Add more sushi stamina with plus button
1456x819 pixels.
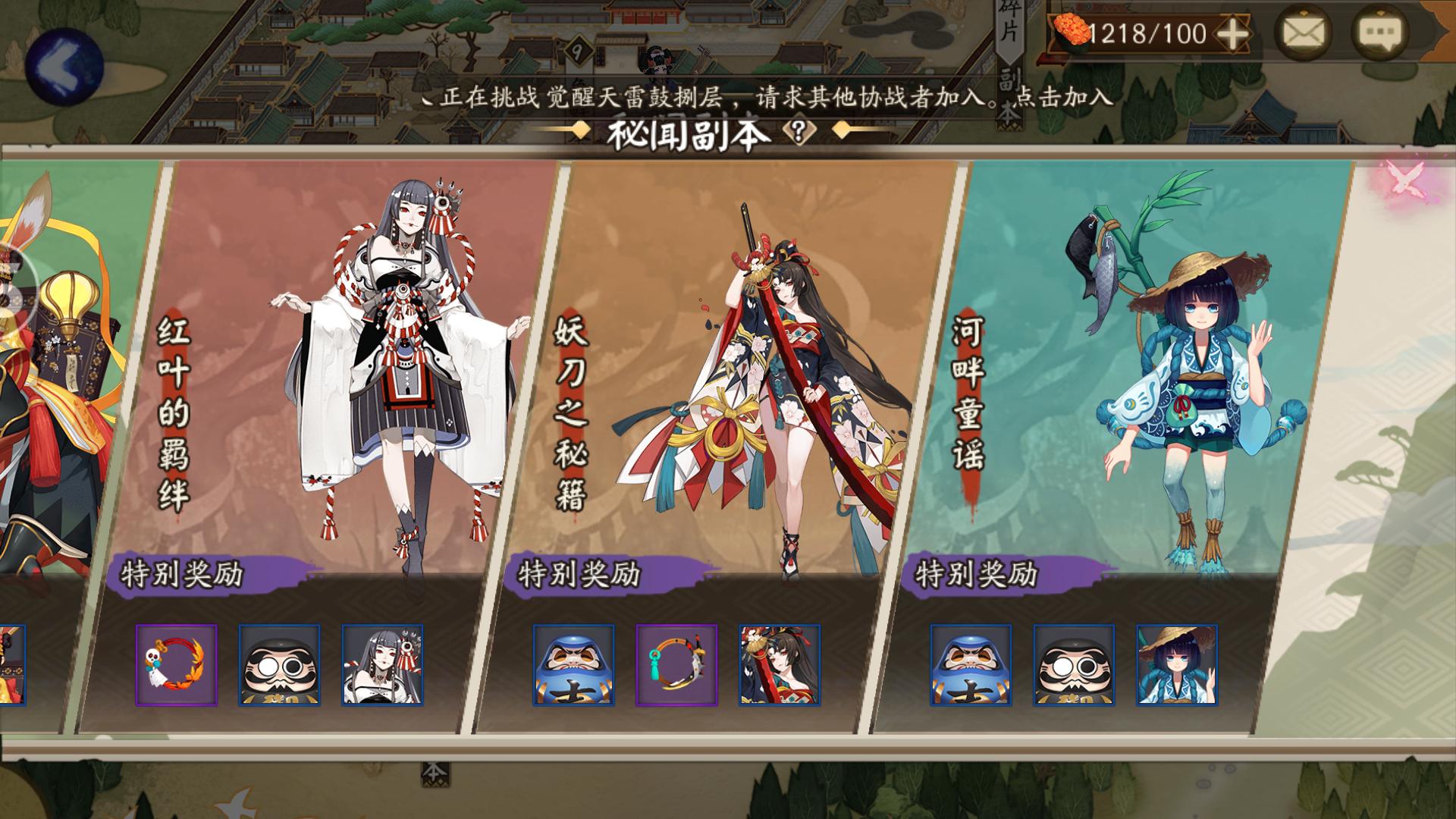pyautogui.click(x=1233, y=34)
